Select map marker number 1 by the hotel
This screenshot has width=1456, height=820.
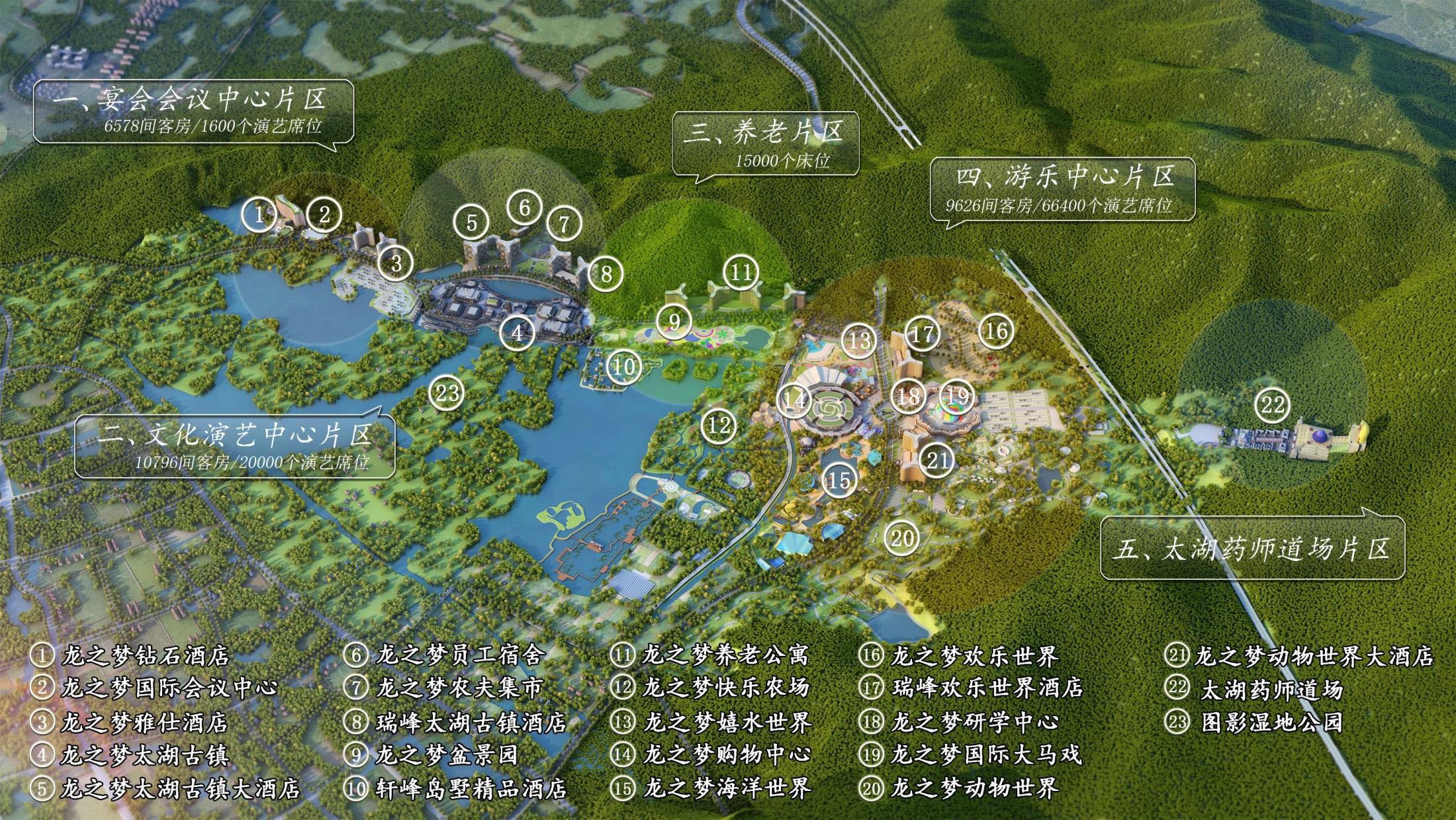click(x=259, y=214)
